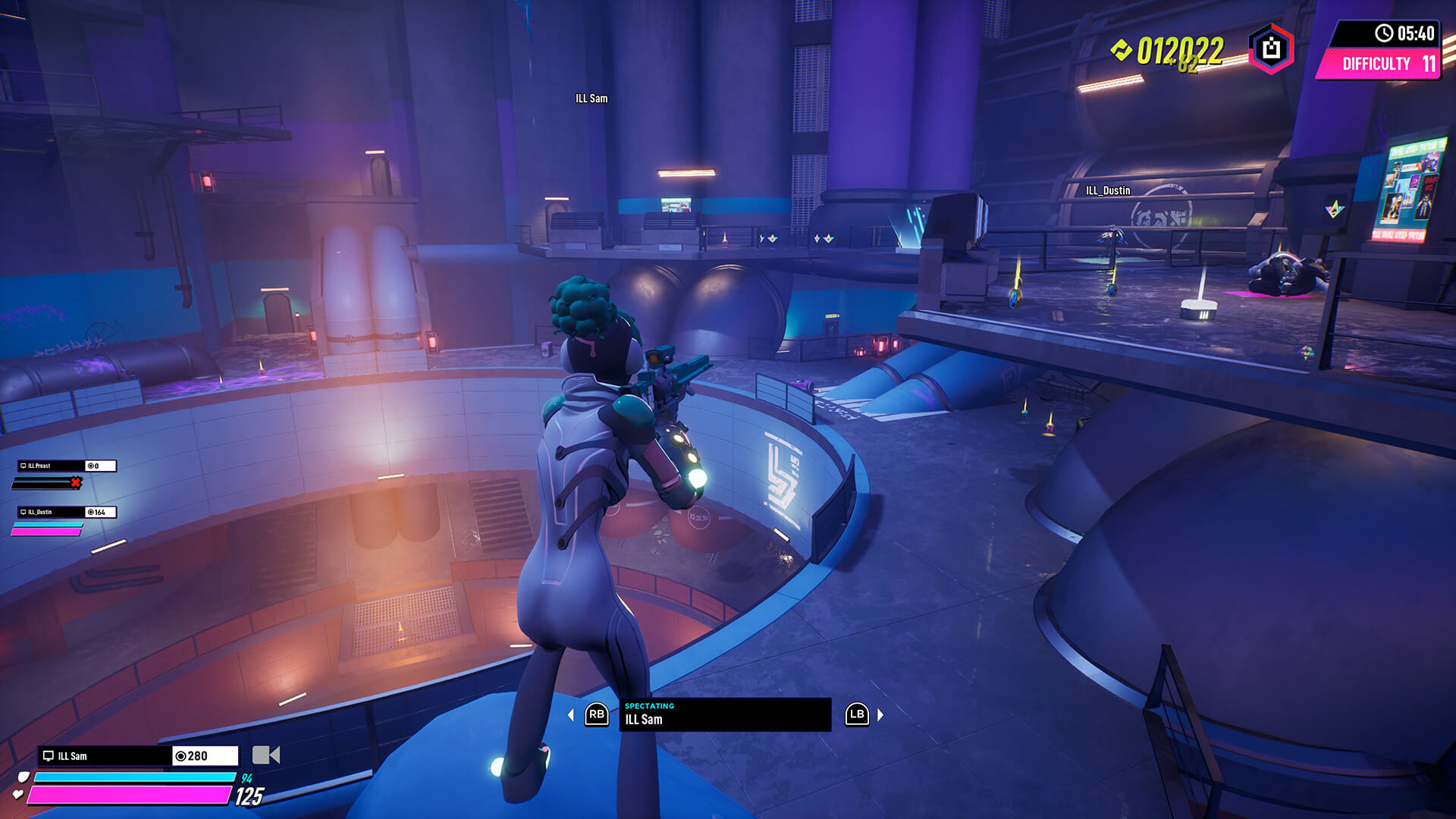Select the Spectating ILL Sam name box
Image resolution: width=1456 pixels, height=819 pixels.
click(x=724, y=714)
